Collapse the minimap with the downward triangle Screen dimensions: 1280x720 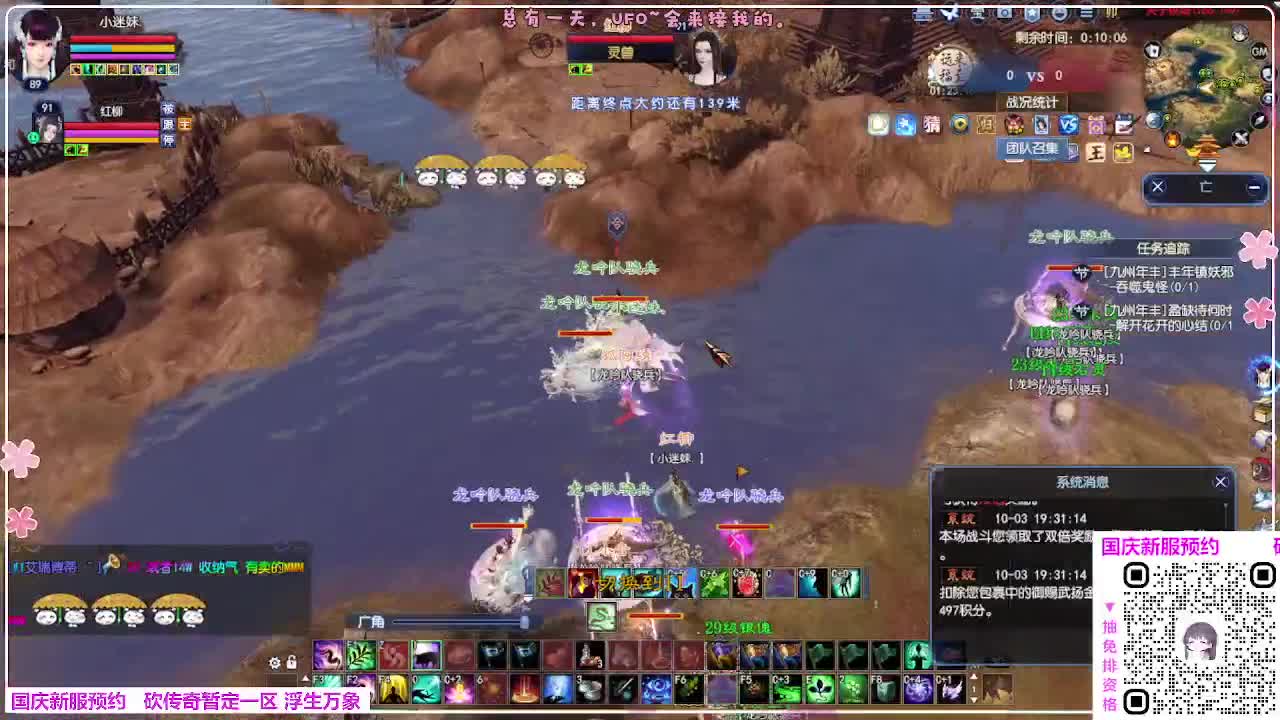point(1207,164)
